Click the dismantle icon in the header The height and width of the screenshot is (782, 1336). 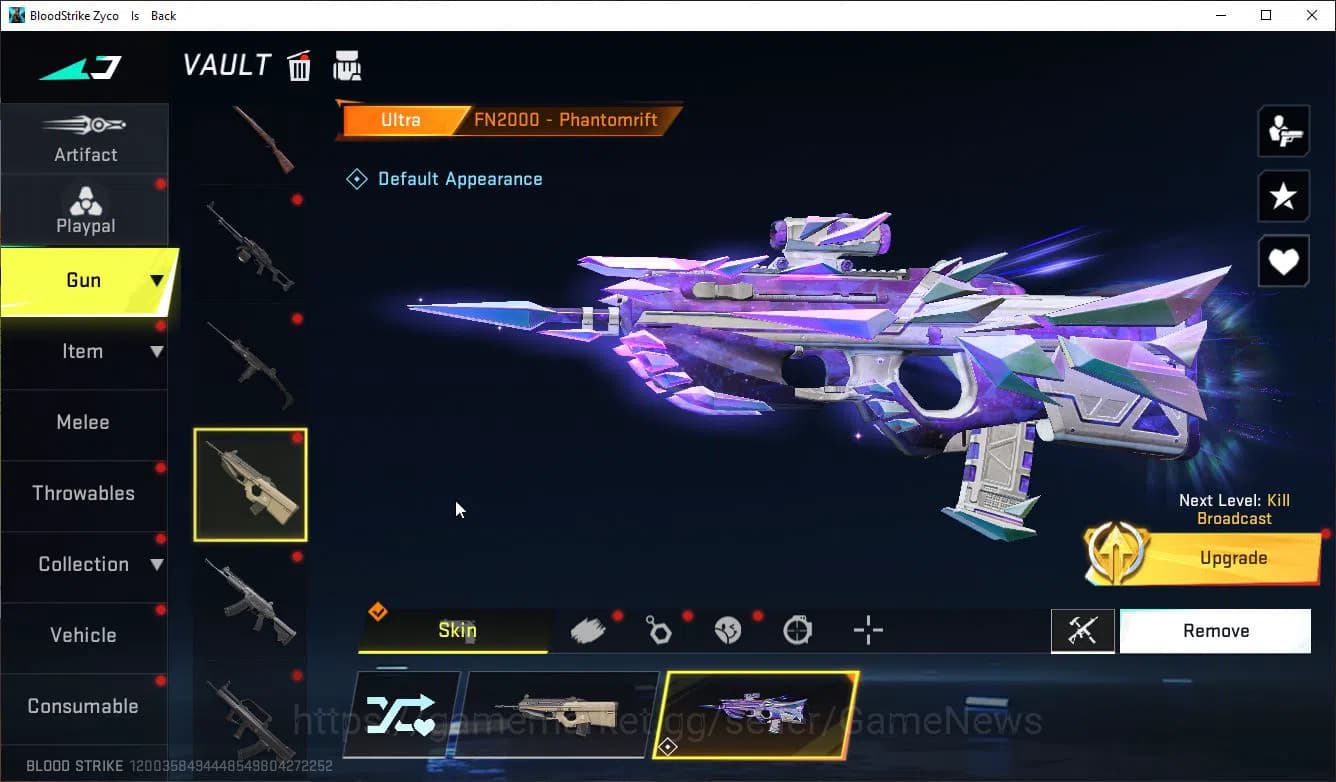[x=347, y=65]
